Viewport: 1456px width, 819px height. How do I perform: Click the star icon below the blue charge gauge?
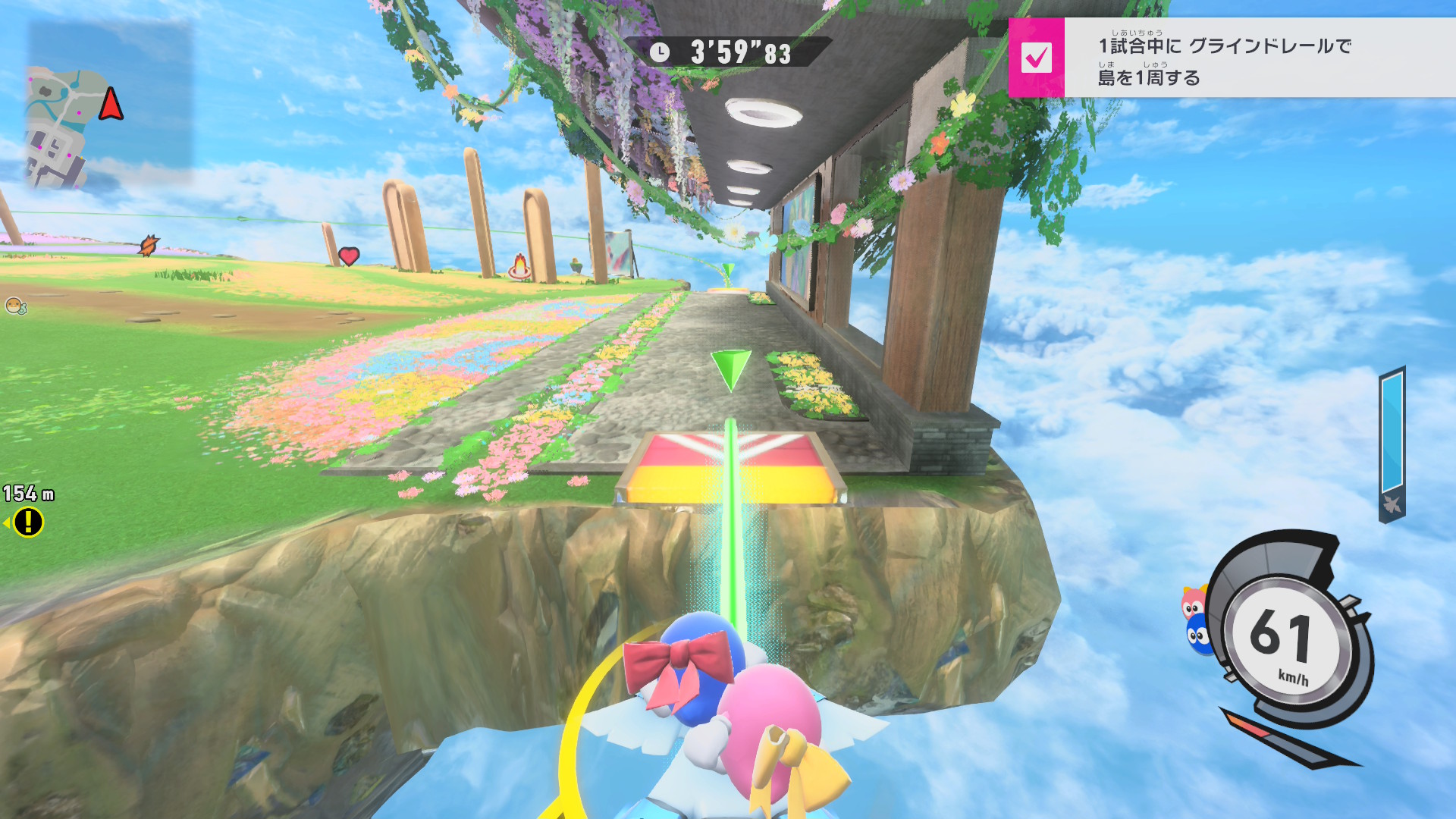1392,504
